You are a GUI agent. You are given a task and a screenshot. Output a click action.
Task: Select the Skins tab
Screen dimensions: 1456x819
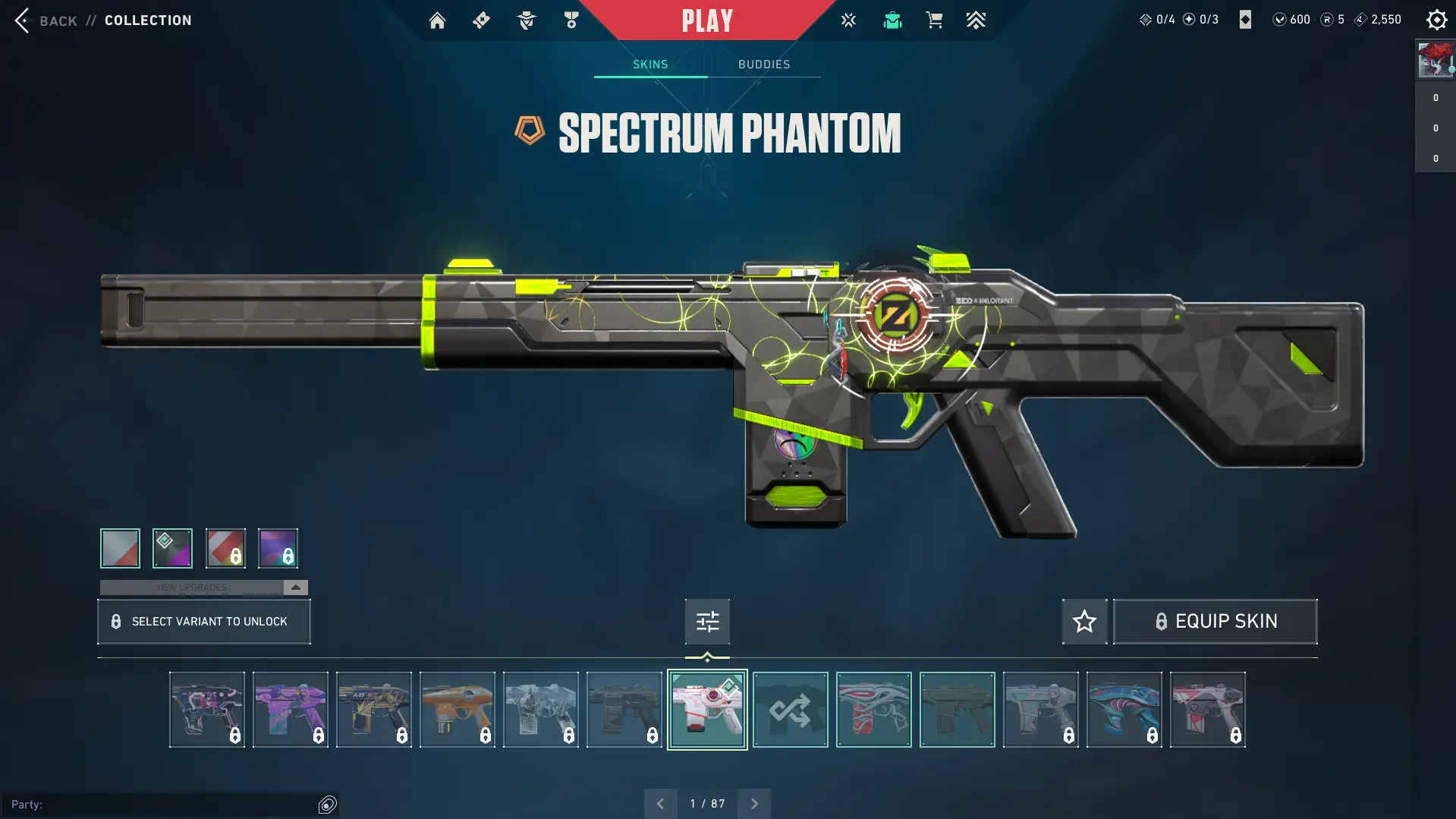[650, 65]
